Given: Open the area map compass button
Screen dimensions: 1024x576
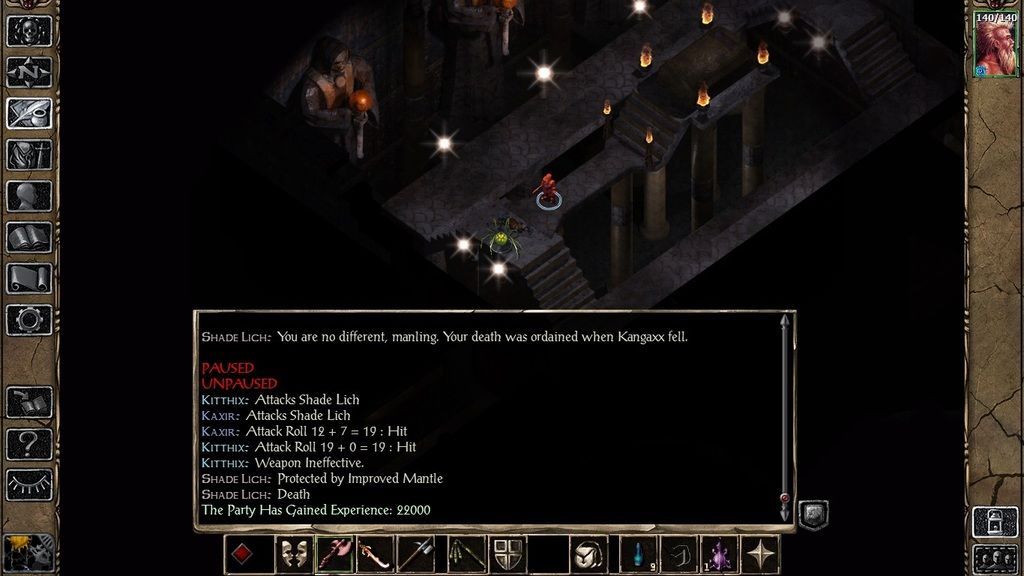Looking at the screenshot, I should coord(29,72).
